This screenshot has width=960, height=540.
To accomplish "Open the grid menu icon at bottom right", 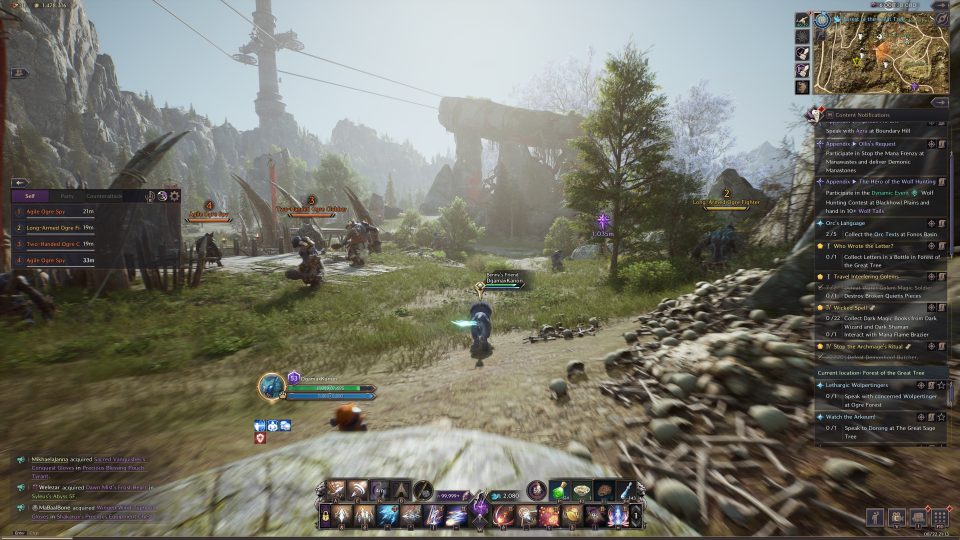I will (x=939, y=517).
